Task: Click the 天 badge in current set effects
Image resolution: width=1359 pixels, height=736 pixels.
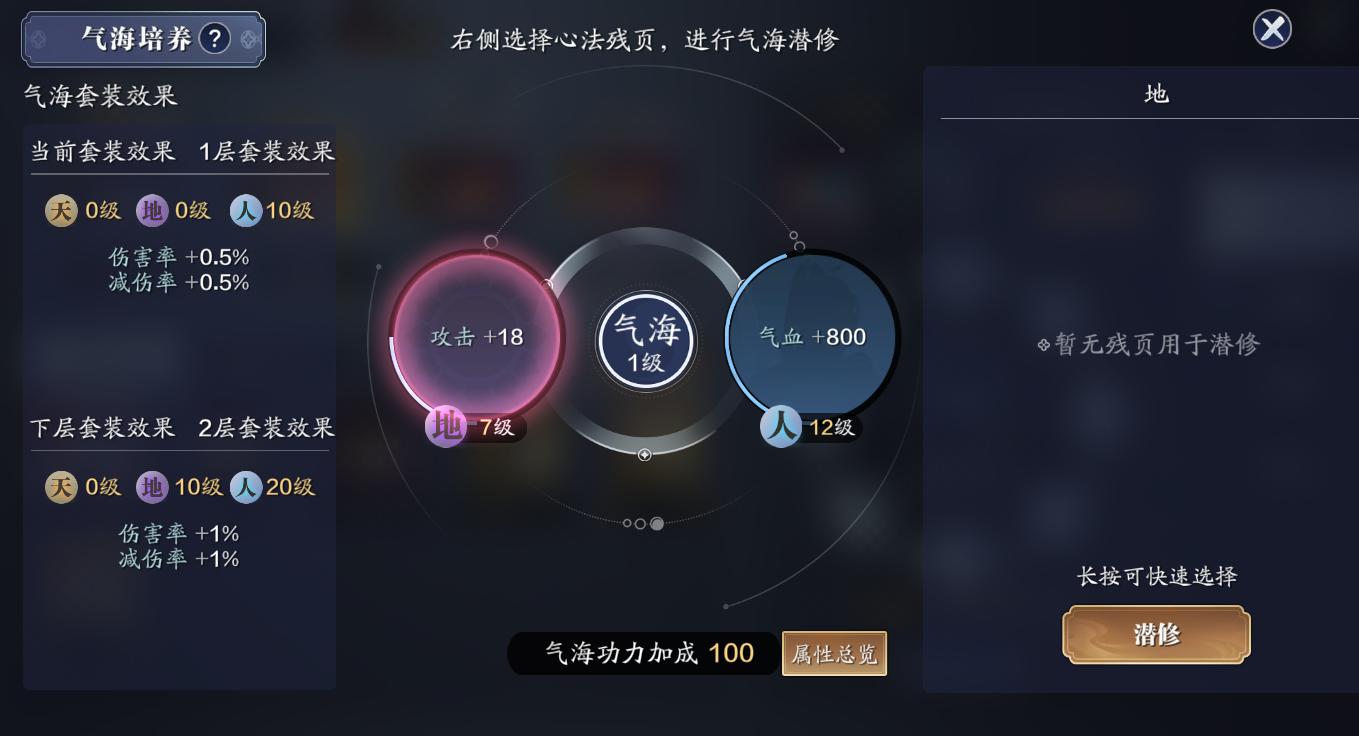Action: pos(60,211)
